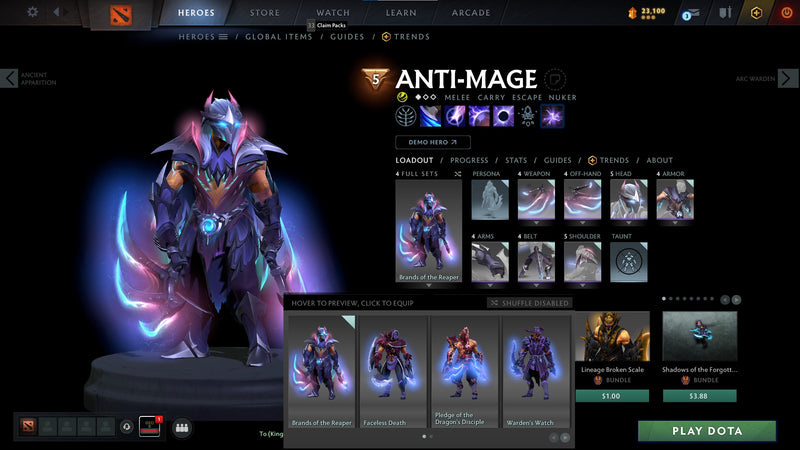Switch to the Watch tab
This screenshot has width=800, height=450.
pos(333,13)
